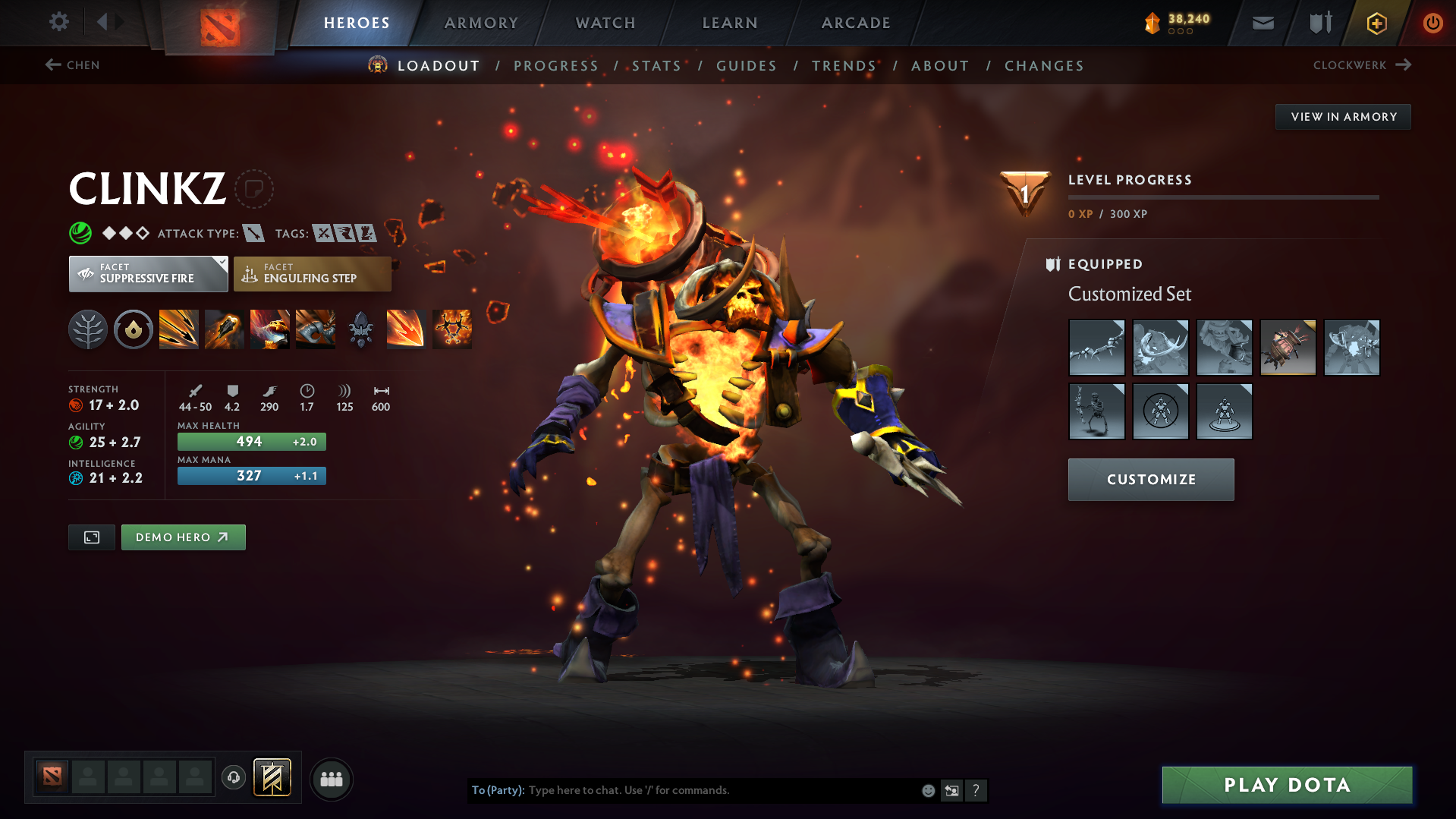Click the Burning Barrage ability icon
The image size is (1456, 819).
tap(406, 329)
